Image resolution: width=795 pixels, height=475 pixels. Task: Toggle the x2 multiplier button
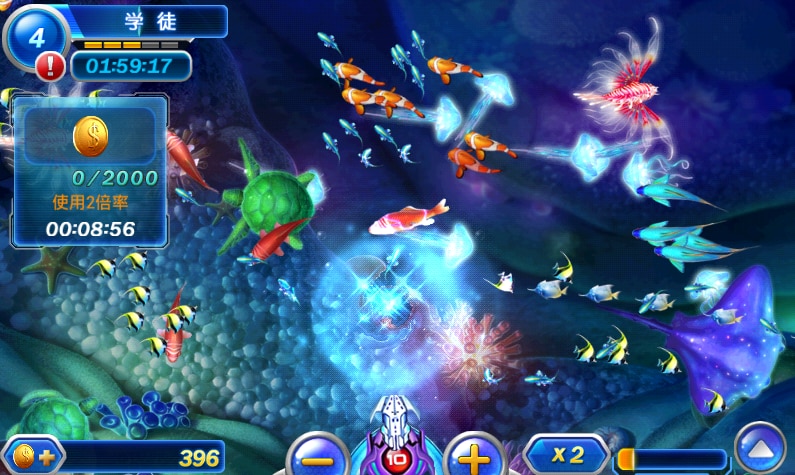[x=567, y=456]
